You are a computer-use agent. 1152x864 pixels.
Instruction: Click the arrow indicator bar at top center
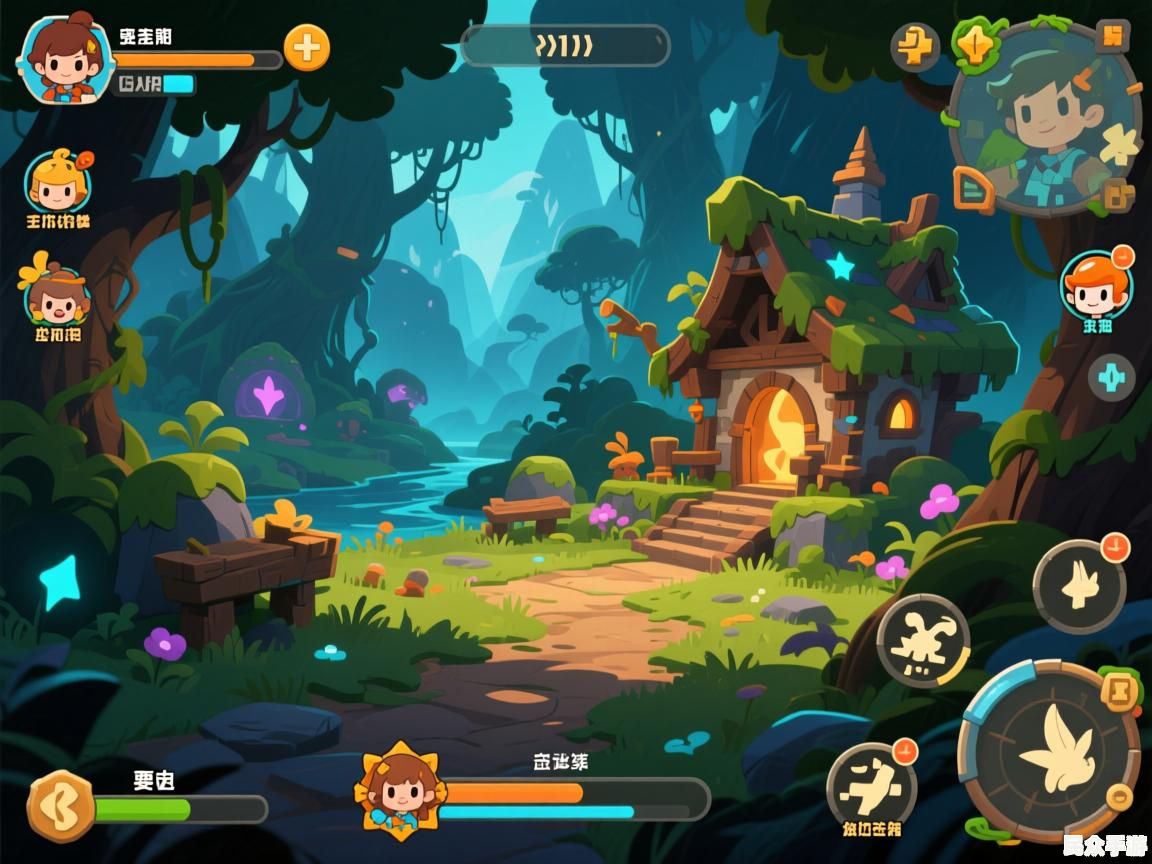point(565,46)
